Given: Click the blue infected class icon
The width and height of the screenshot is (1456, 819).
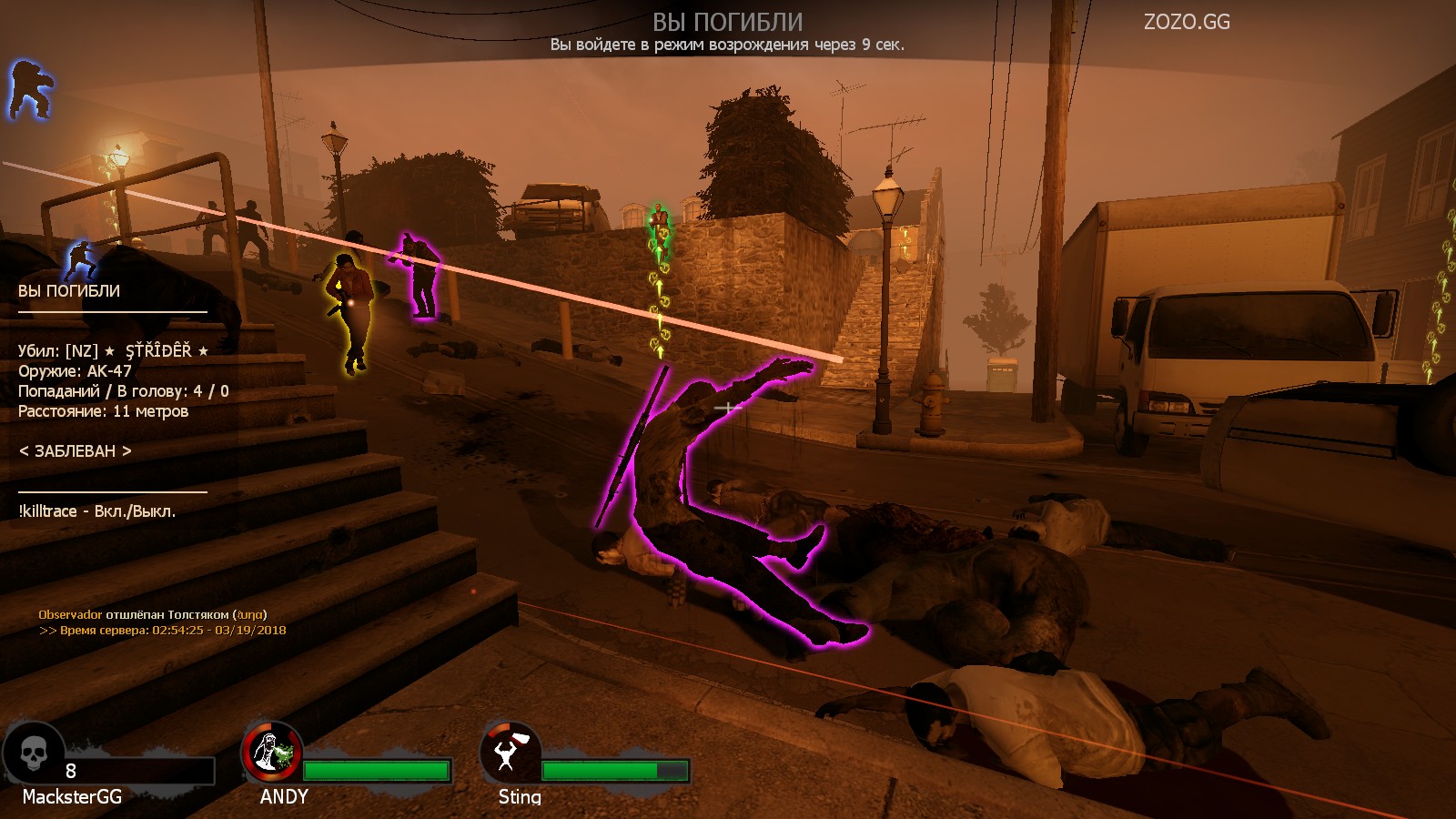Looking at the screenshot, I should click(31, 89).
